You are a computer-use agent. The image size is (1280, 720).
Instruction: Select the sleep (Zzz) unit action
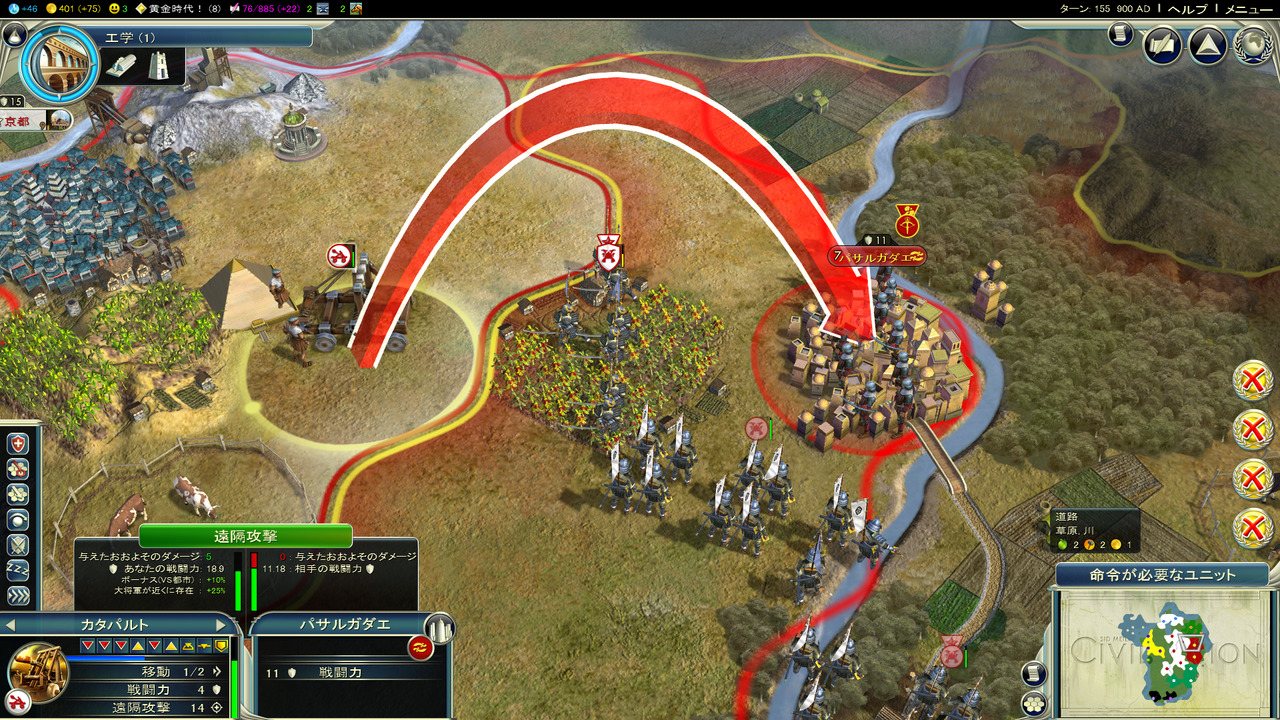[18, 571]
